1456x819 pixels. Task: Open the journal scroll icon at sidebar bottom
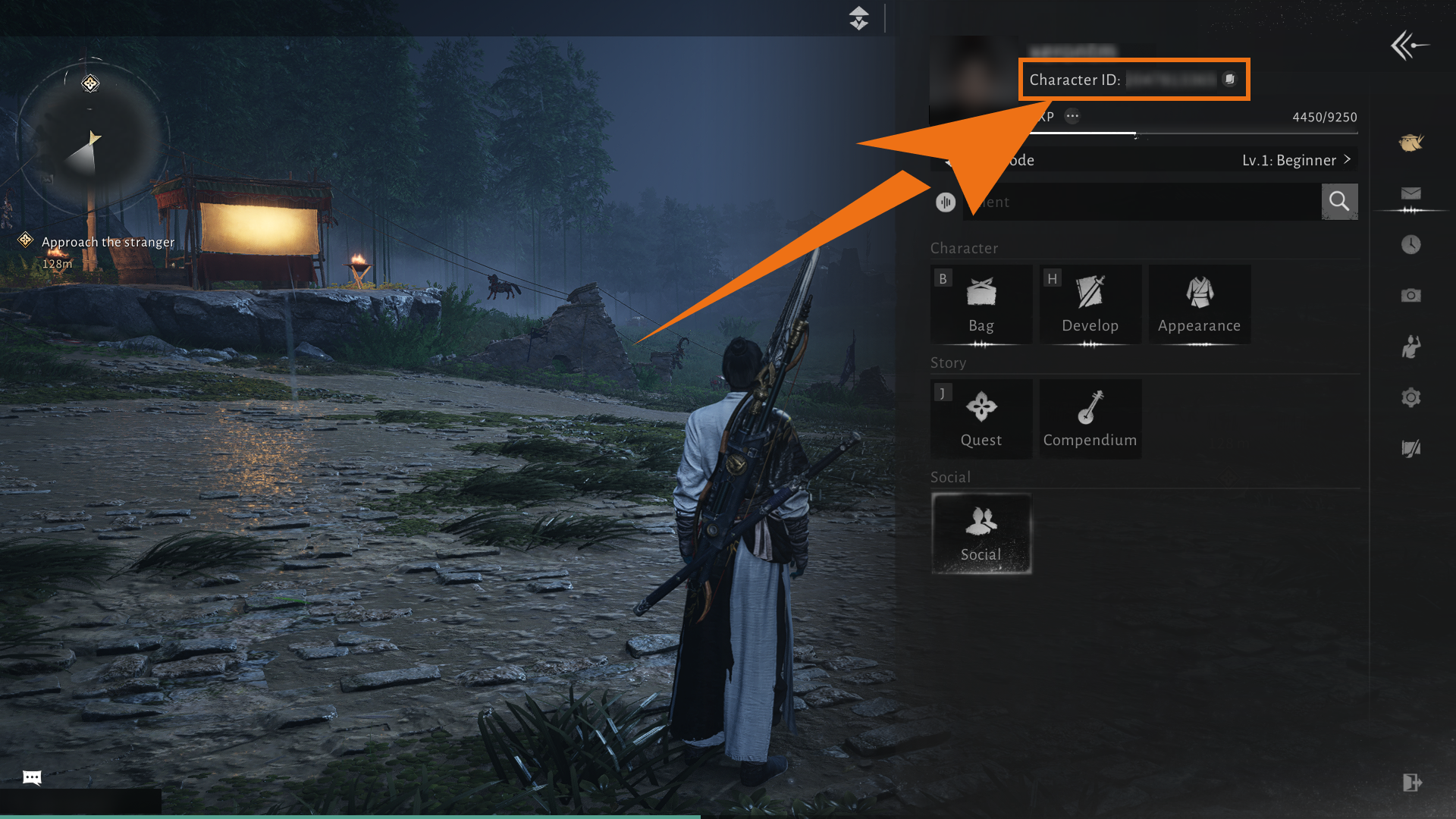[x=1410, y=447]
